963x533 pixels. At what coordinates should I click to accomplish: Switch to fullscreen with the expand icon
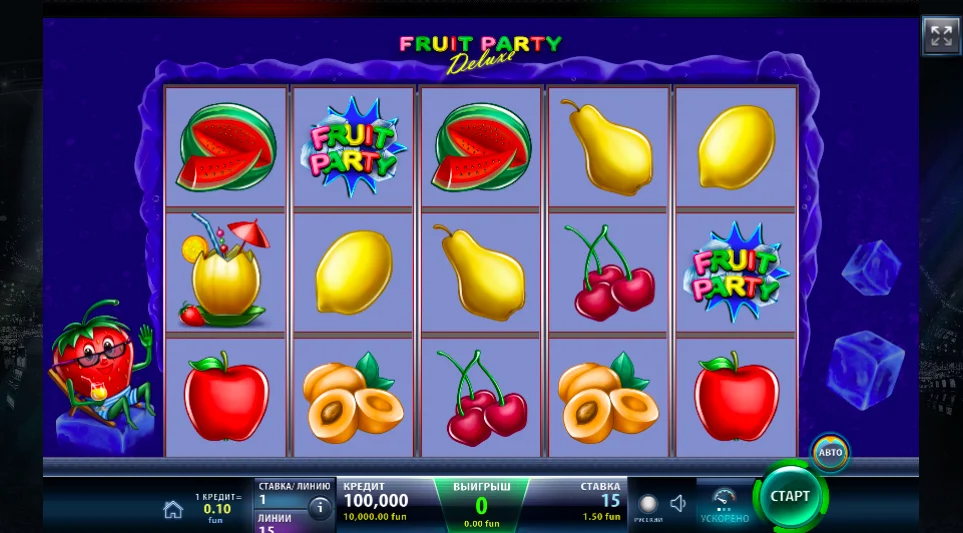pos(940,36)
